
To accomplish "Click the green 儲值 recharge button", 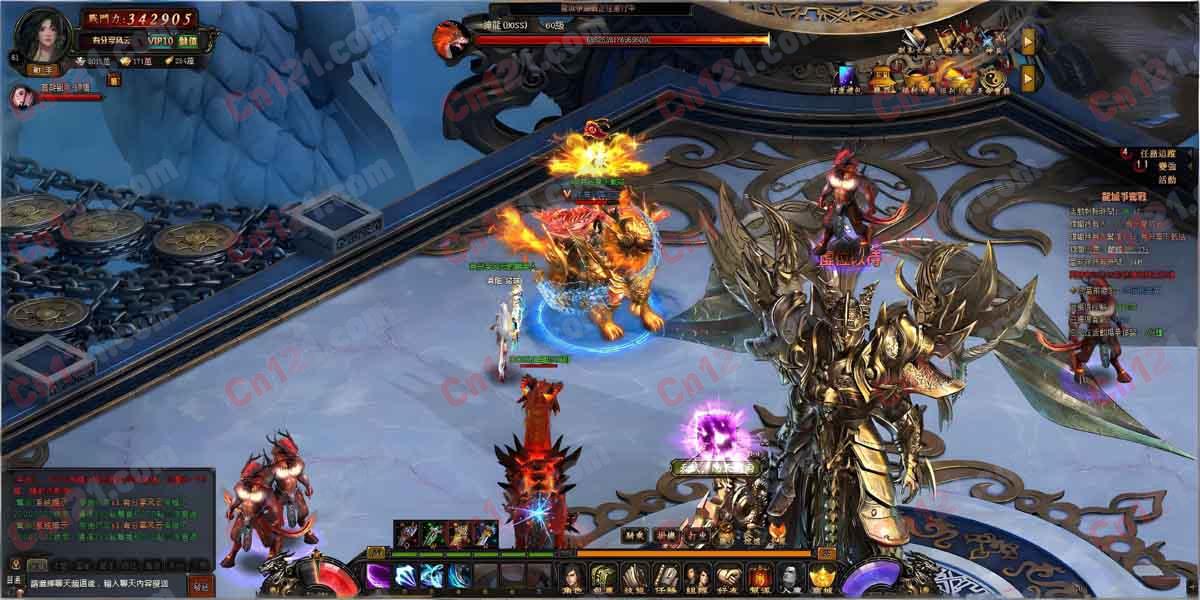I will tap(187, 40).
